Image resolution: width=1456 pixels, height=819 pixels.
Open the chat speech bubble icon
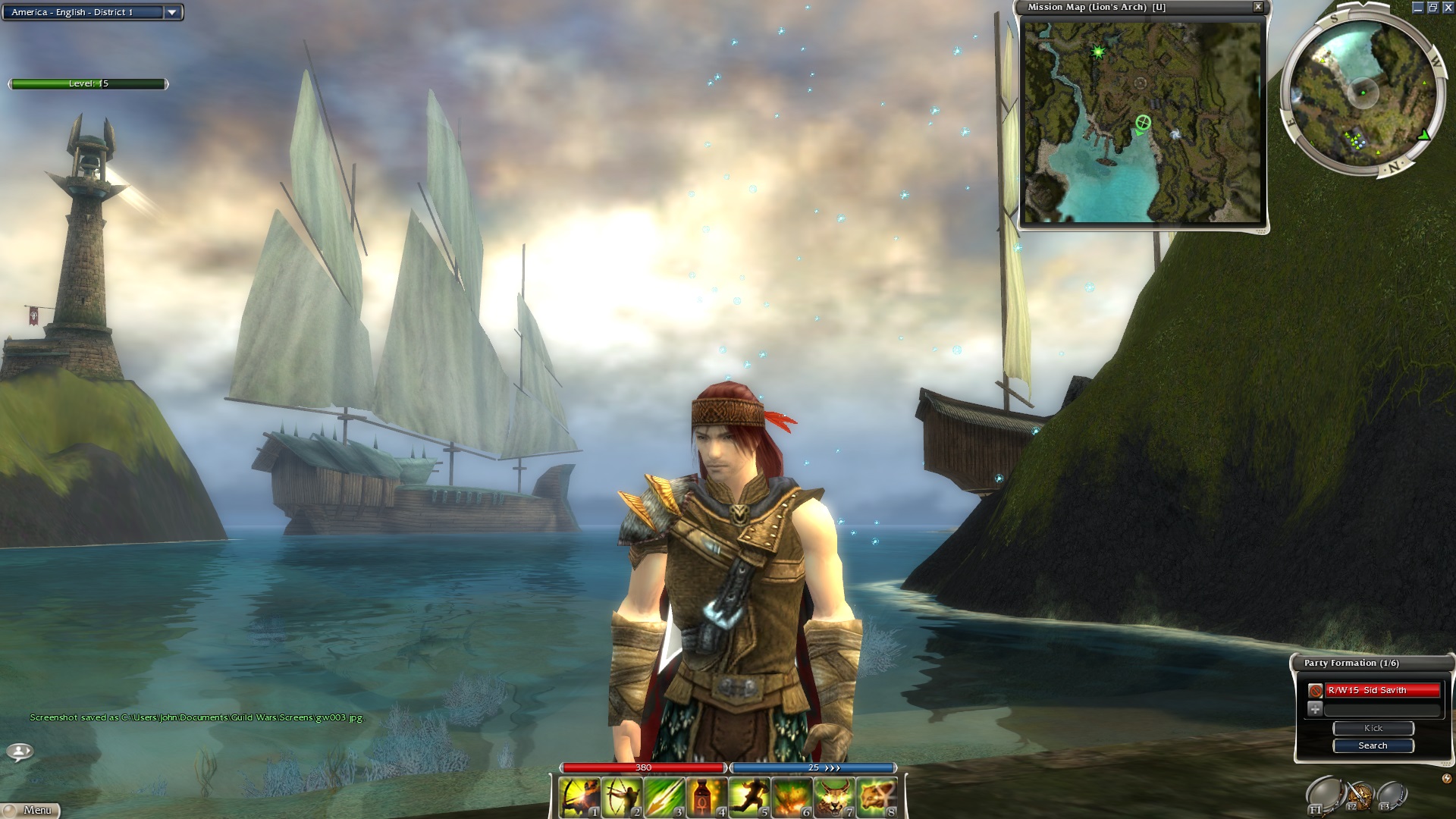pos(19,752)
